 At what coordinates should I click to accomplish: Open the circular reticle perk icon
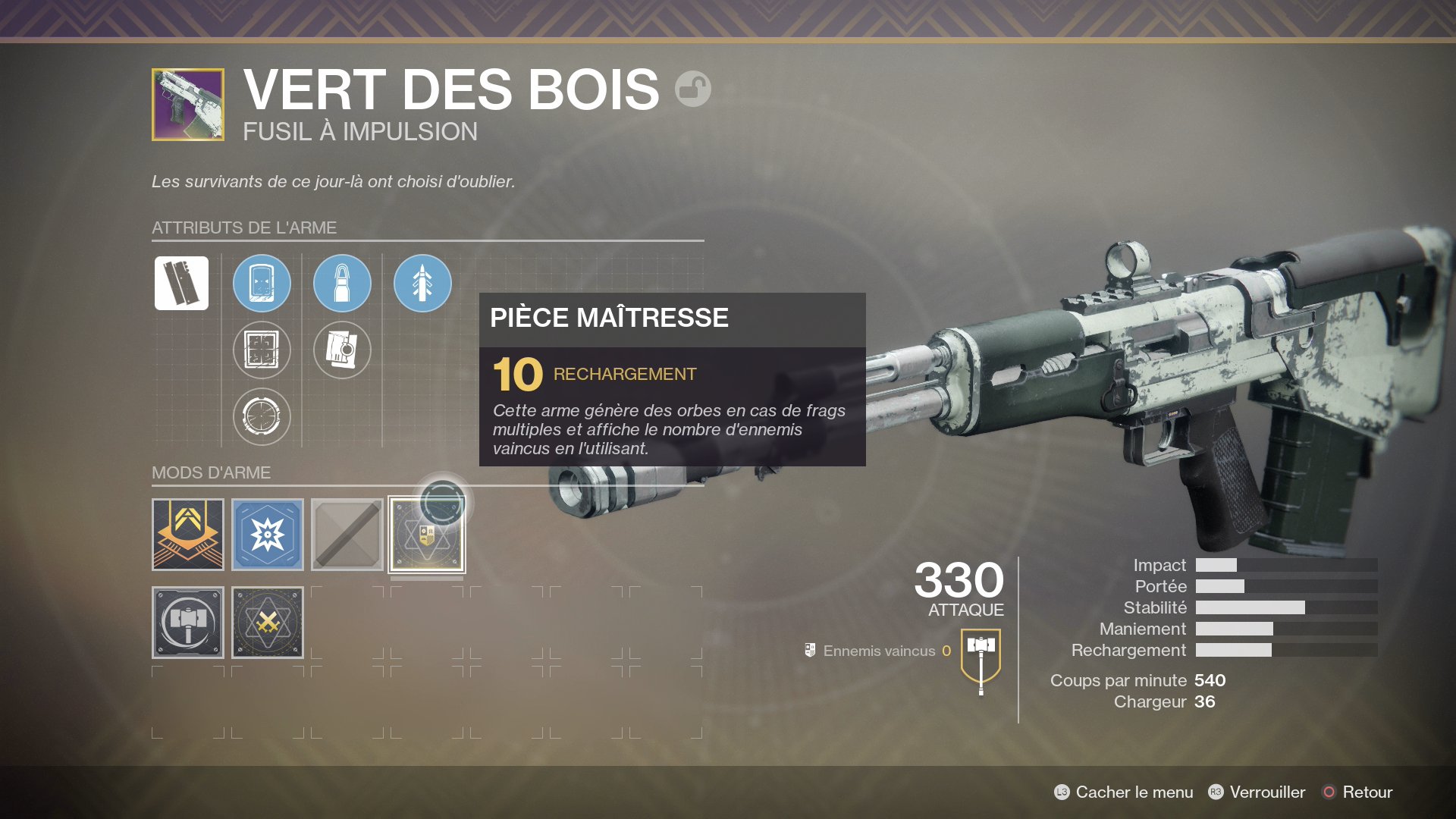(261, 416)
